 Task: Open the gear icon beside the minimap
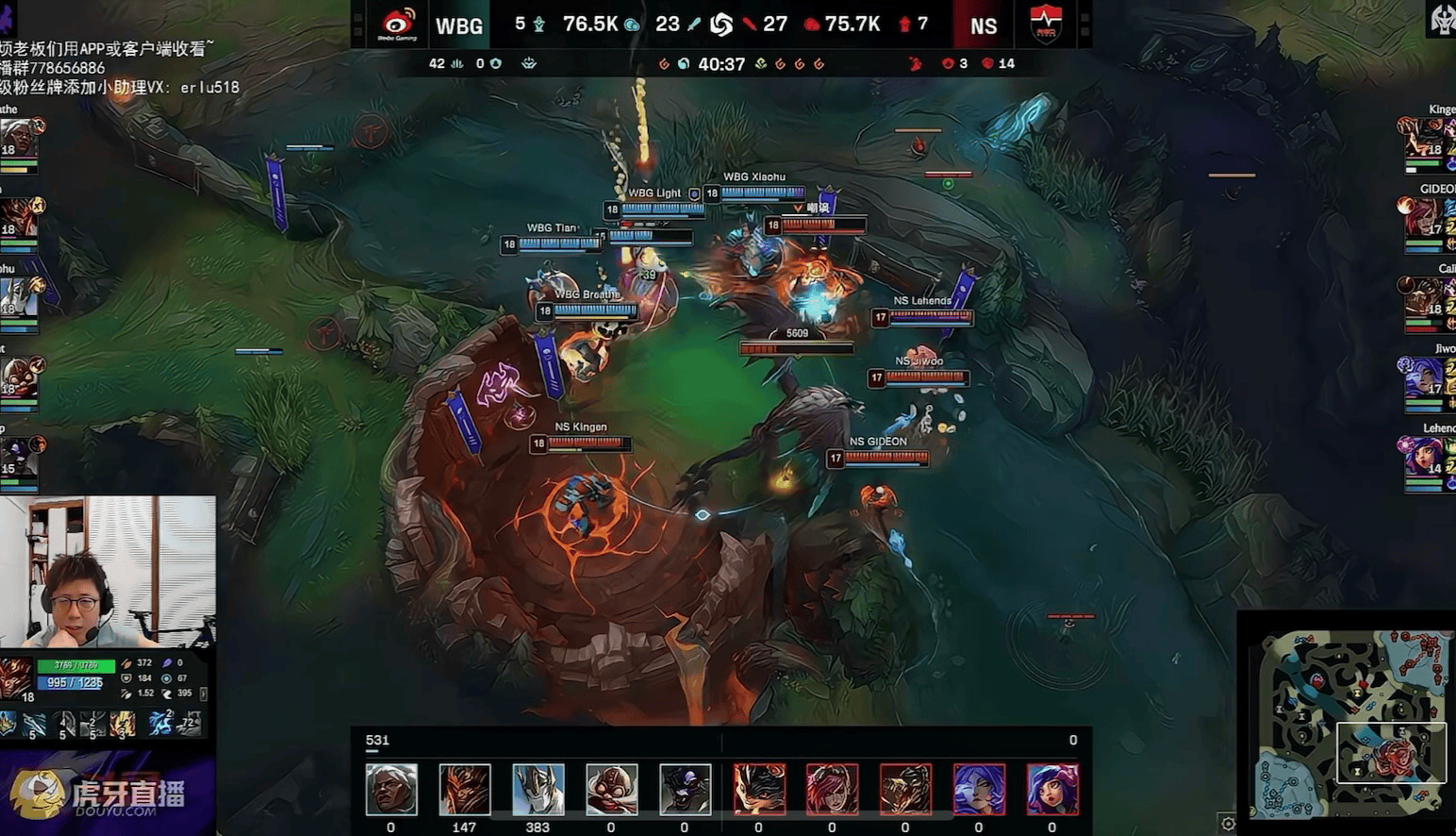pos(1227,823)
